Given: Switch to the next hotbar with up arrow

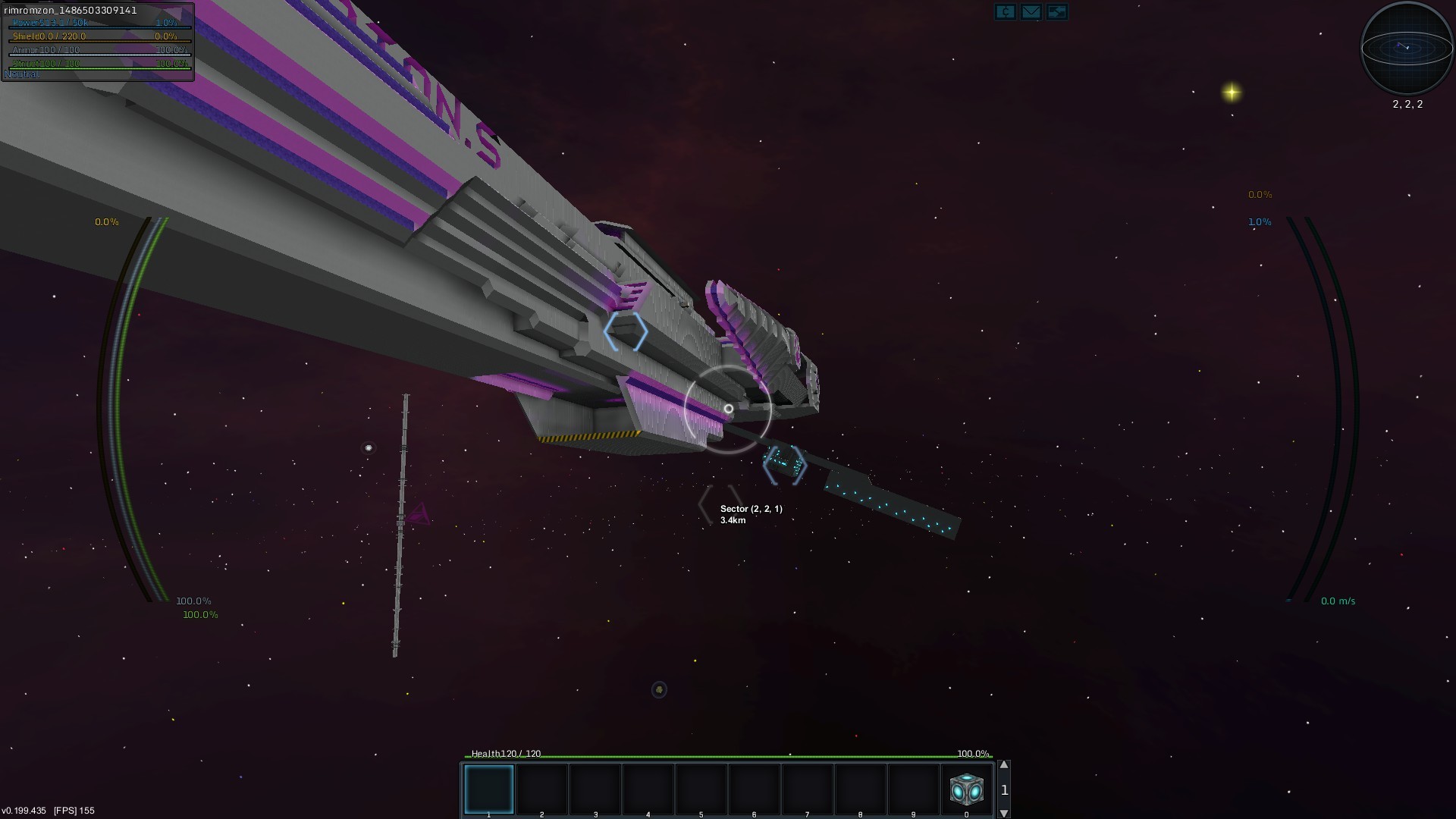Looking at the screenshot, I should pos(1004,765).
